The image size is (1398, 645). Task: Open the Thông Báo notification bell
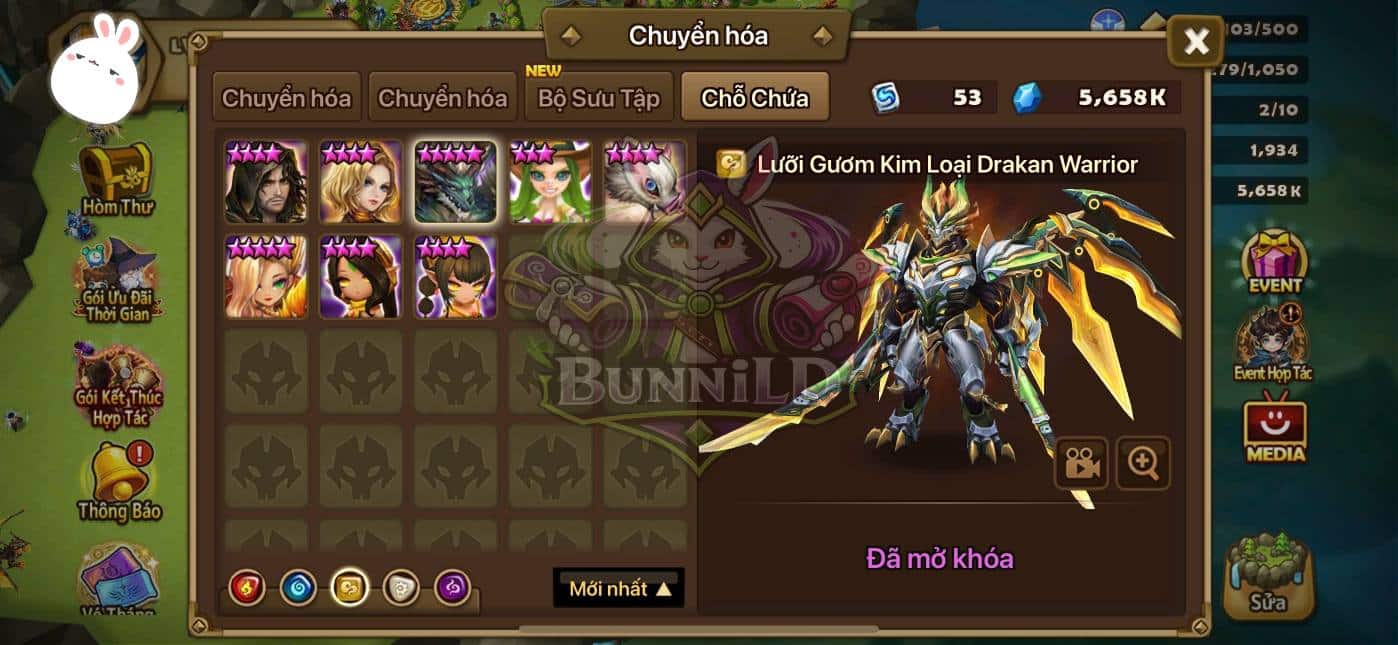coord(119,480)
